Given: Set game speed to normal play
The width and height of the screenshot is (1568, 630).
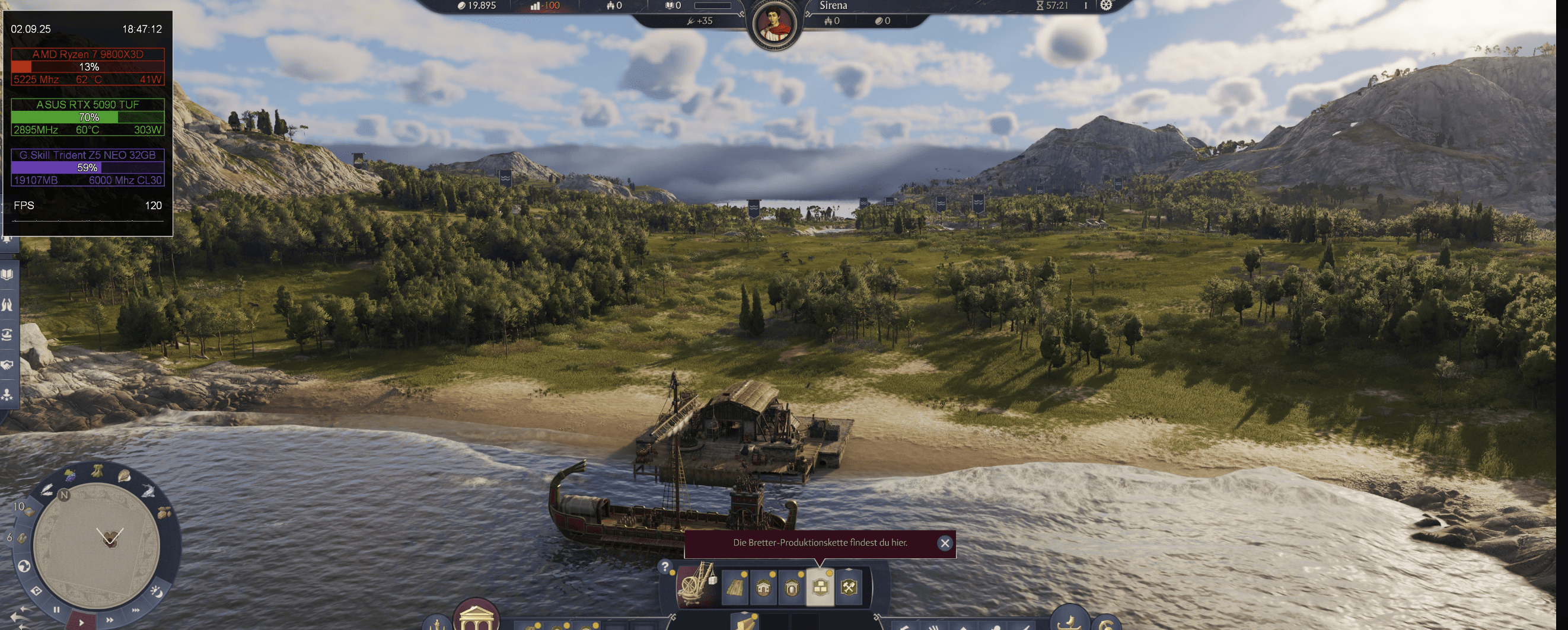Looking at the screenshot, I should [x=81, y=622].
